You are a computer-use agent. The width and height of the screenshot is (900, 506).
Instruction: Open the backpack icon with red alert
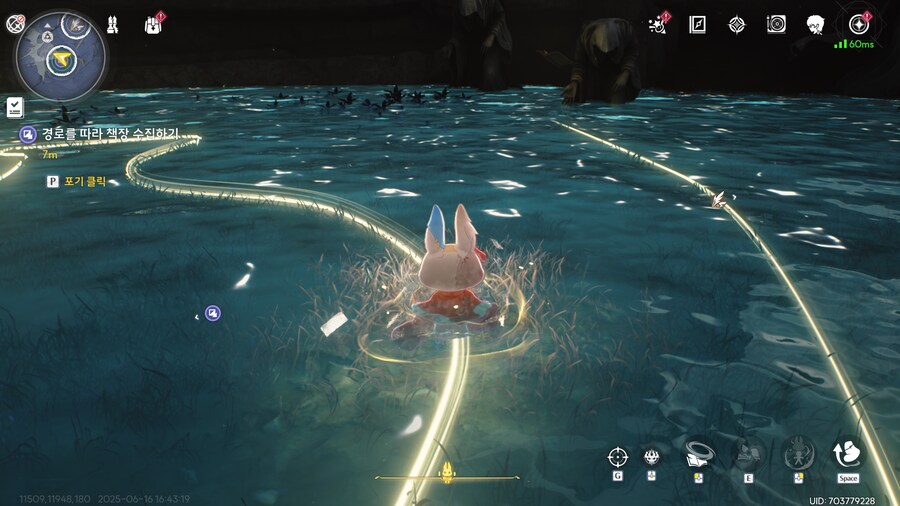point(155,23)
